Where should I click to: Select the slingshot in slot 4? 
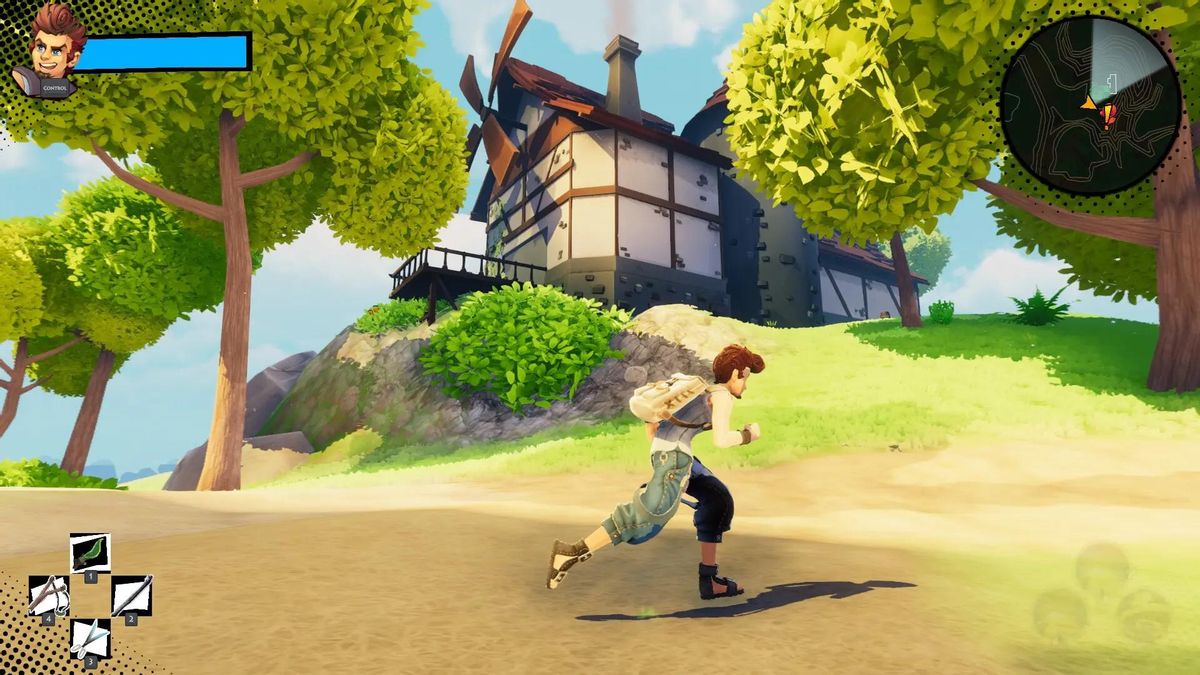[48, 595]
